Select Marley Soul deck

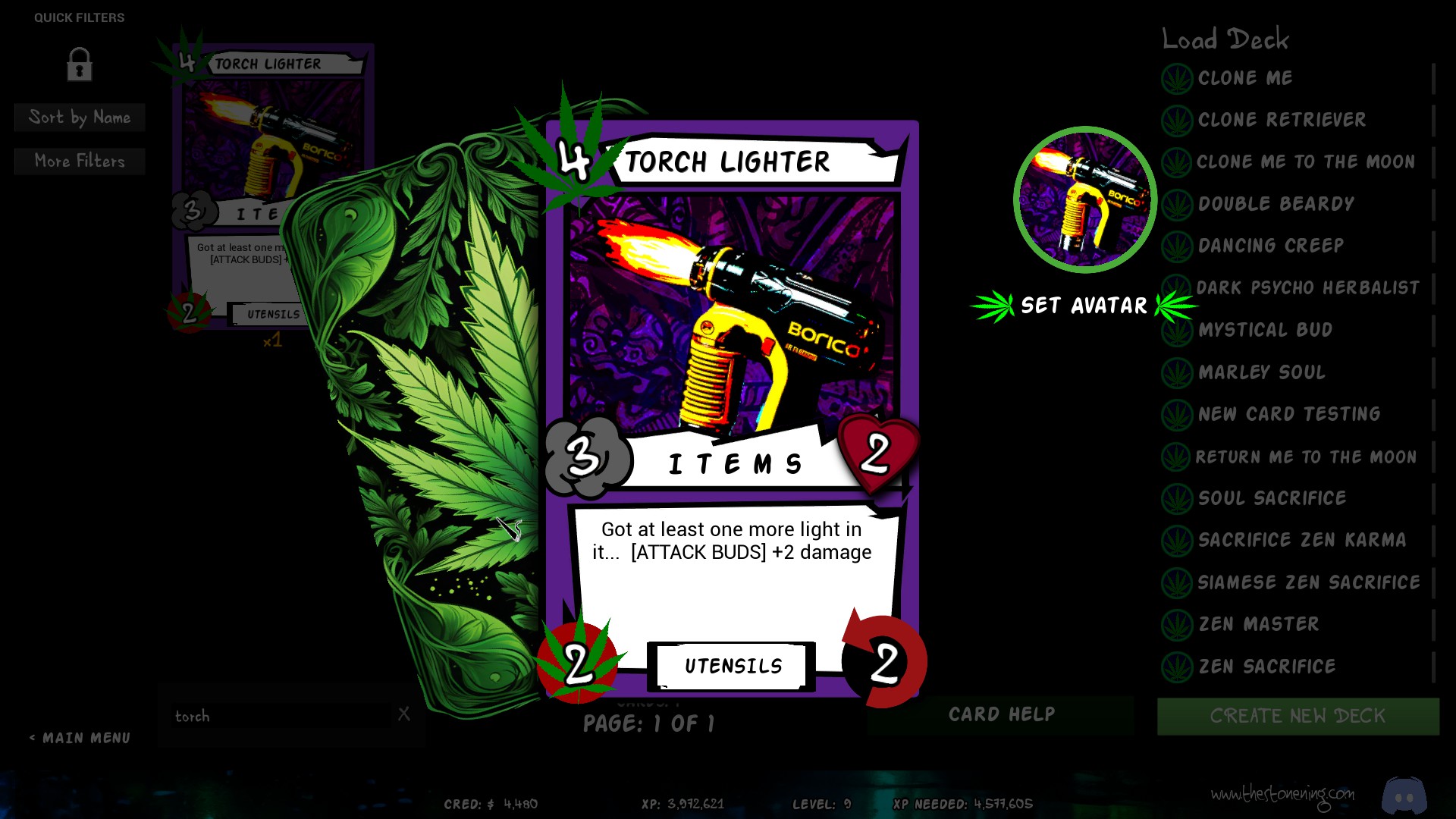coord(1261,372)
